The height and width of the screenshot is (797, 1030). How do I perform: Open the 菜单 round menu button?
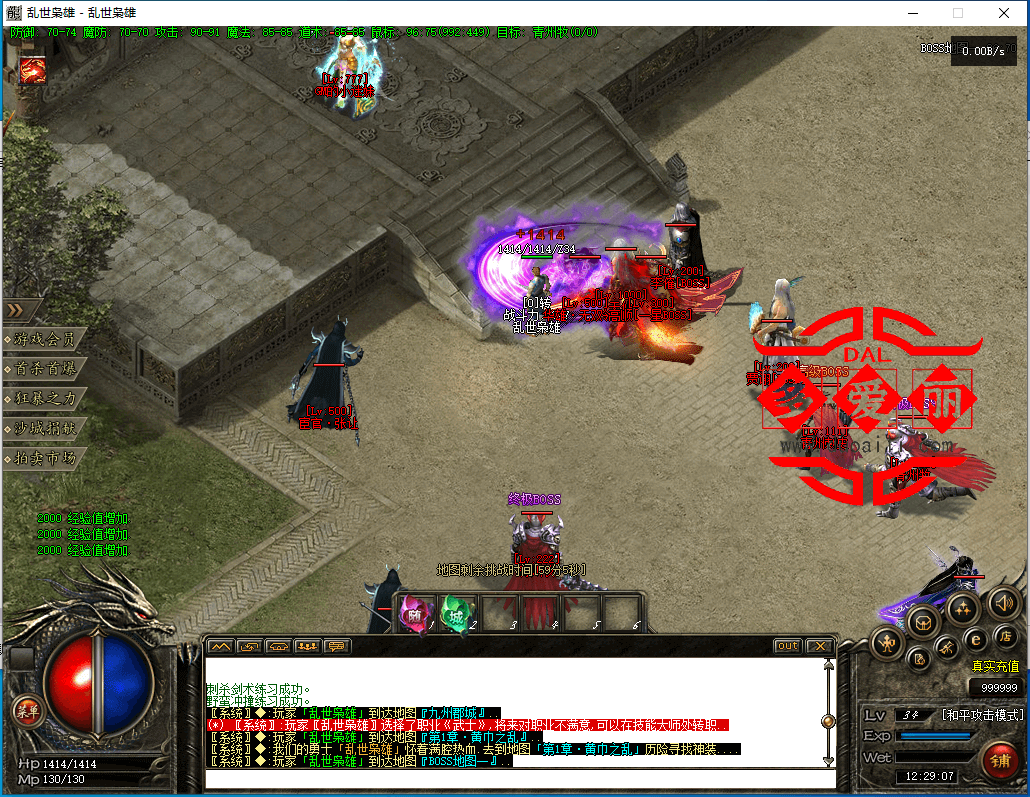pos(27,711)
